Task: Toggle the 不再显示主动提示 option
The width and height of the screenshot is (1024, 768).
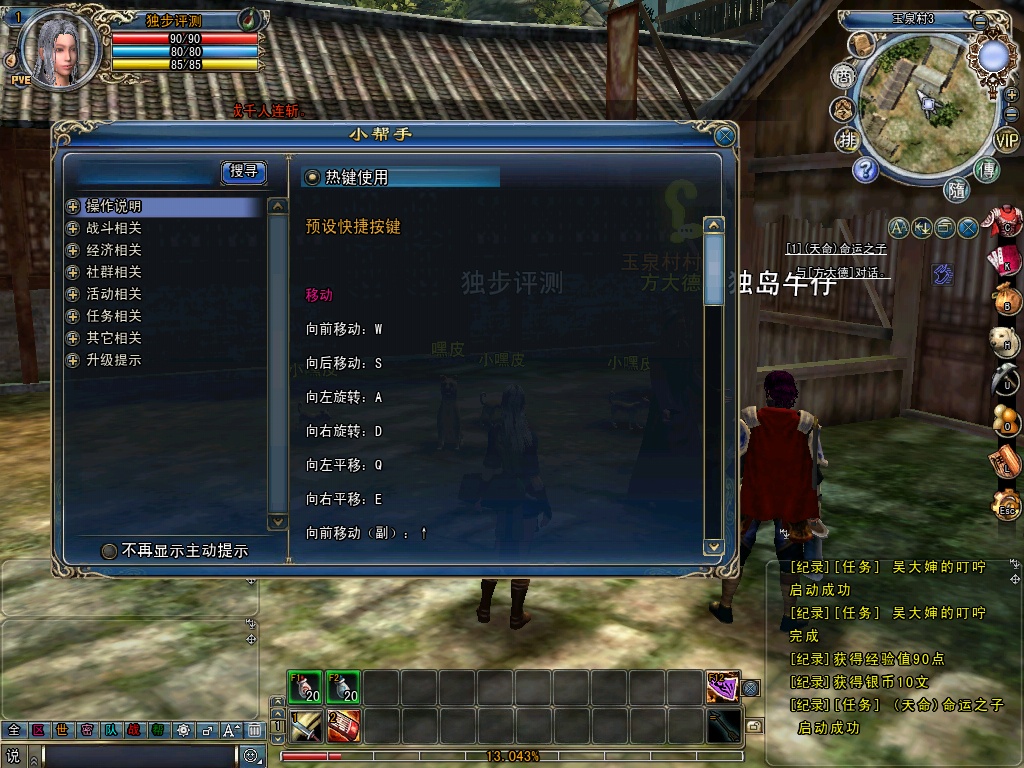Action: (110, 551)
